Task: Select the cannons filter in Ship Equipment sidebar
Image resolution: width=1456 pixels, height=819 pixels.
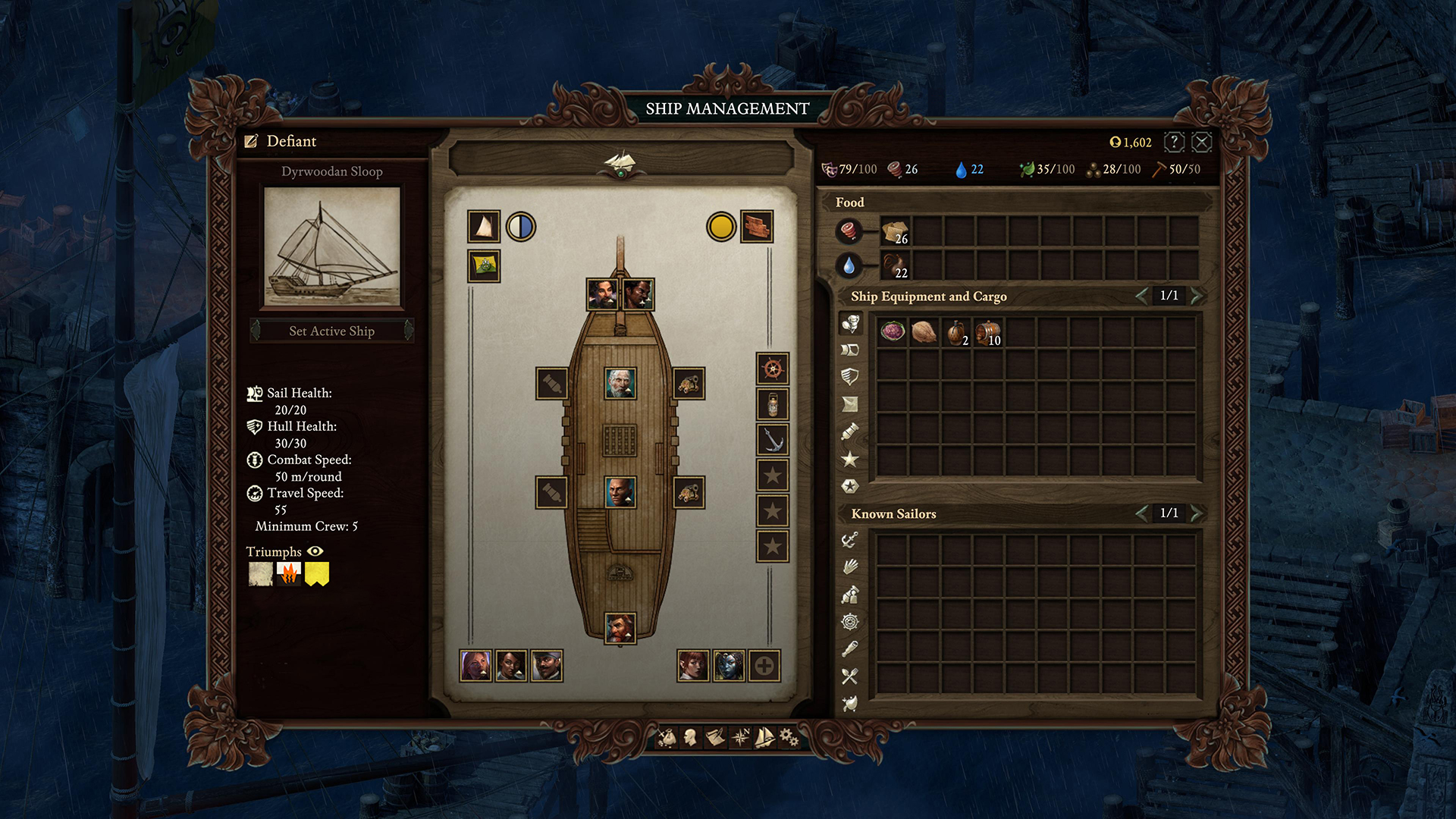Action: [x=852, y=432]
